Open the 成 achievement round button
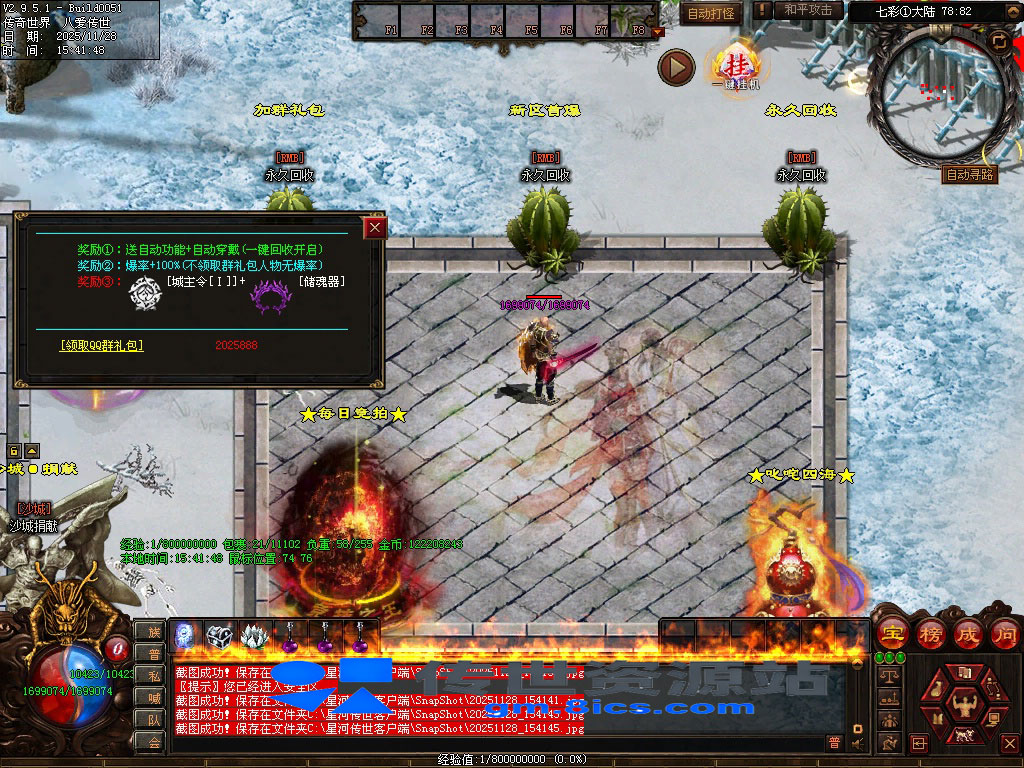This screenshot has height=768, width=1024. pyautogui.click(x=968, y=633)
